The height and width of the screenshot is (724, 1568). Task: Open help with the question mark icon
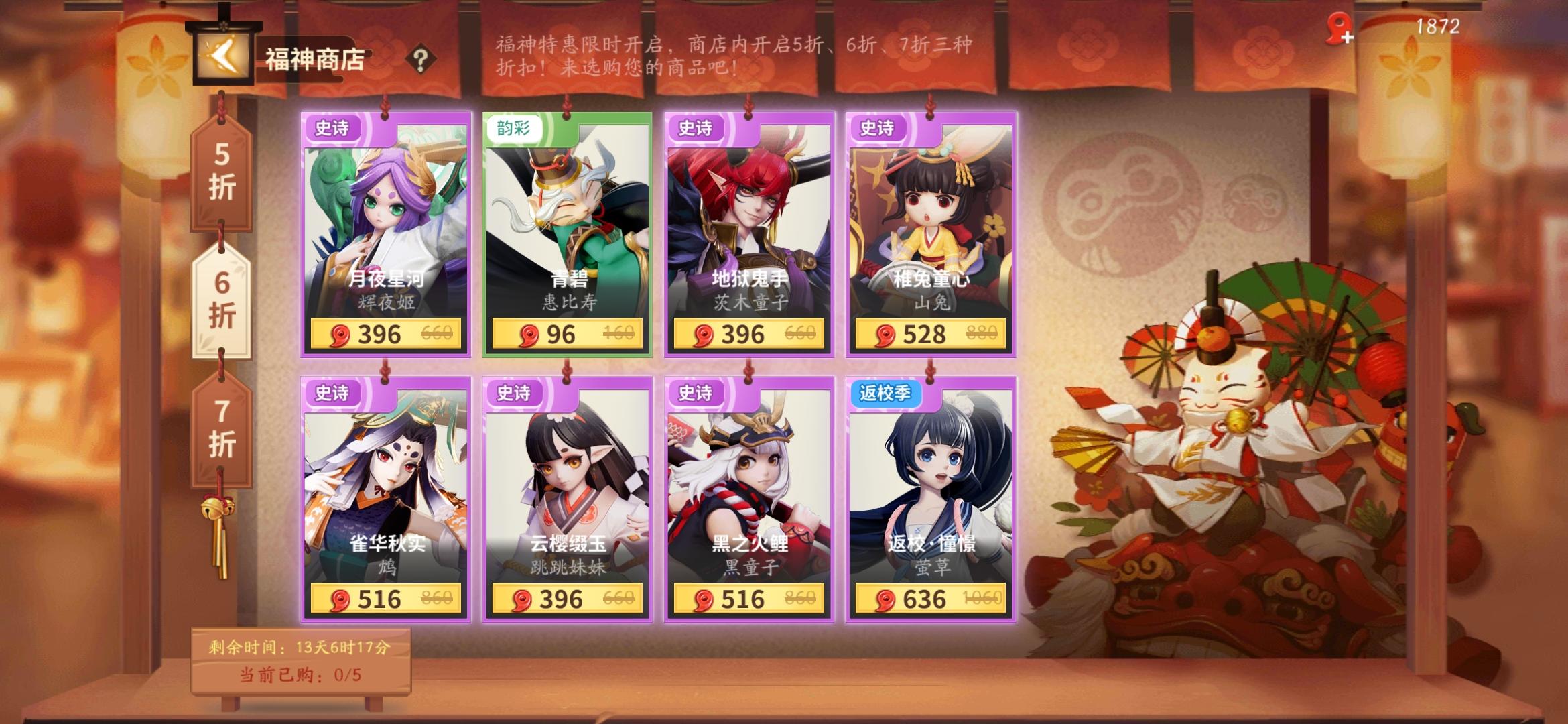[x=421, y=59]
